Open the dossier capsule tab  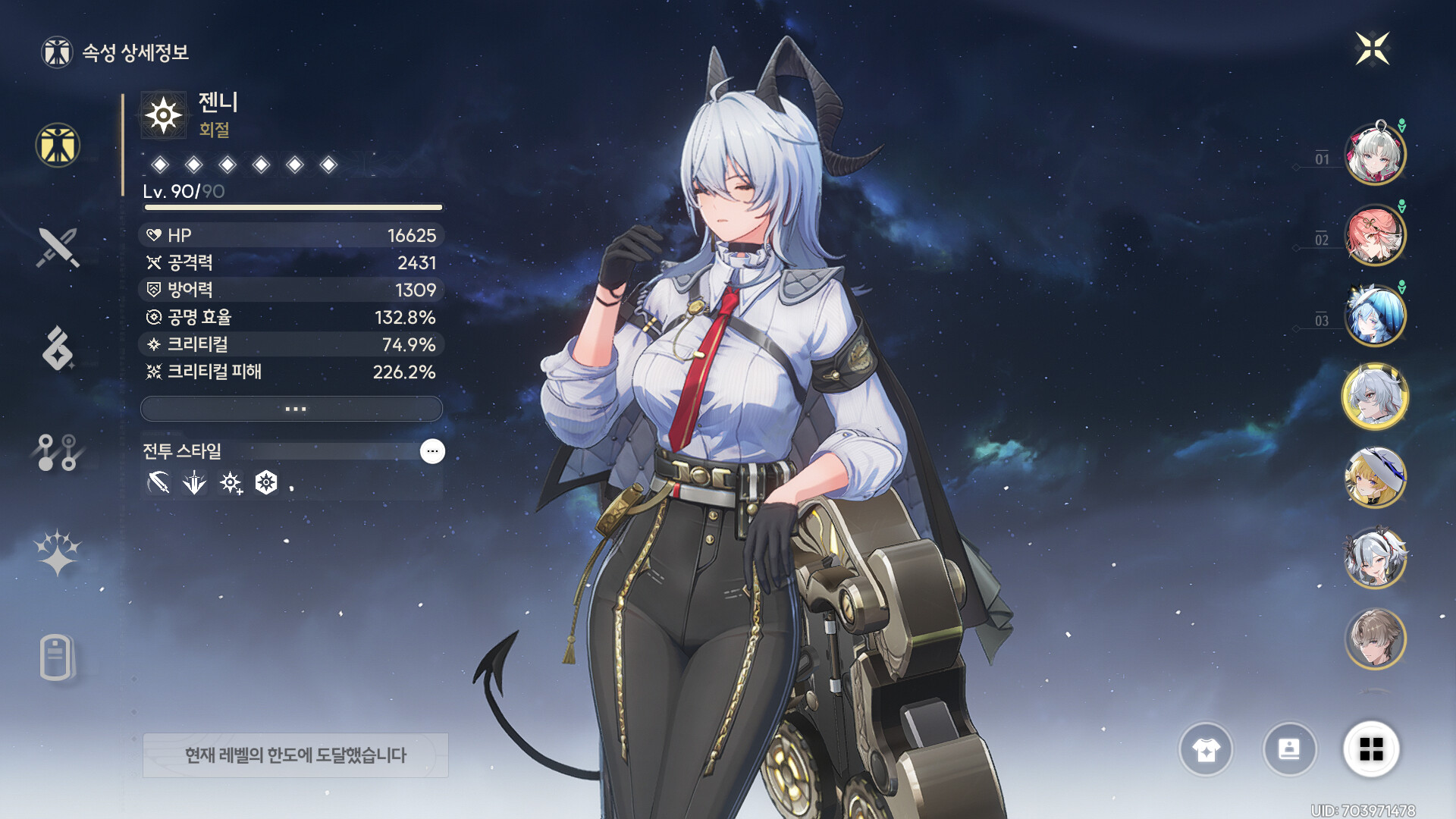pyautogui.click(x=56, y=657)
